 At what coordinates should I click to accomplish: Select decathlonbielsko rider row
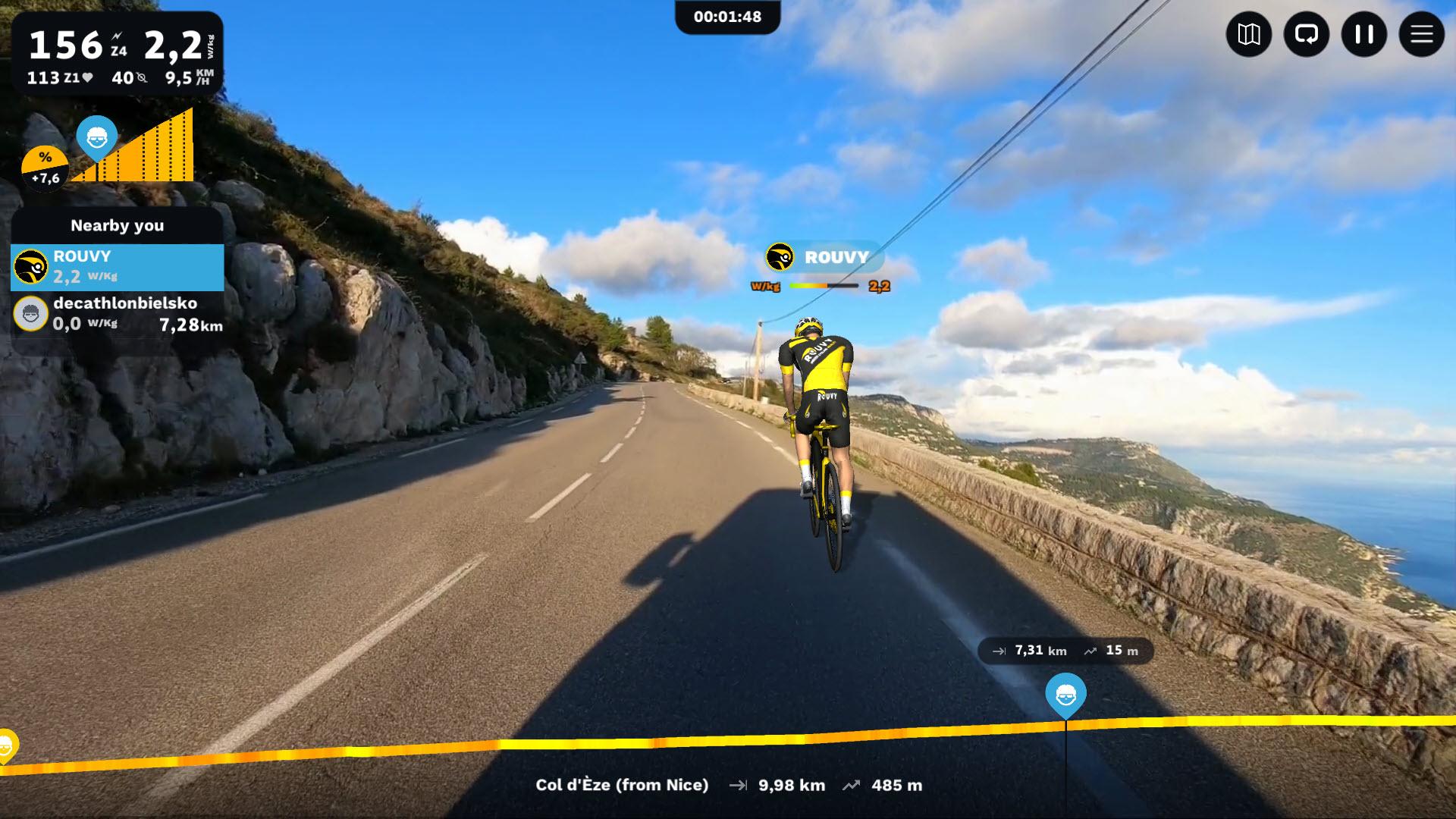(x=118, y=314)
